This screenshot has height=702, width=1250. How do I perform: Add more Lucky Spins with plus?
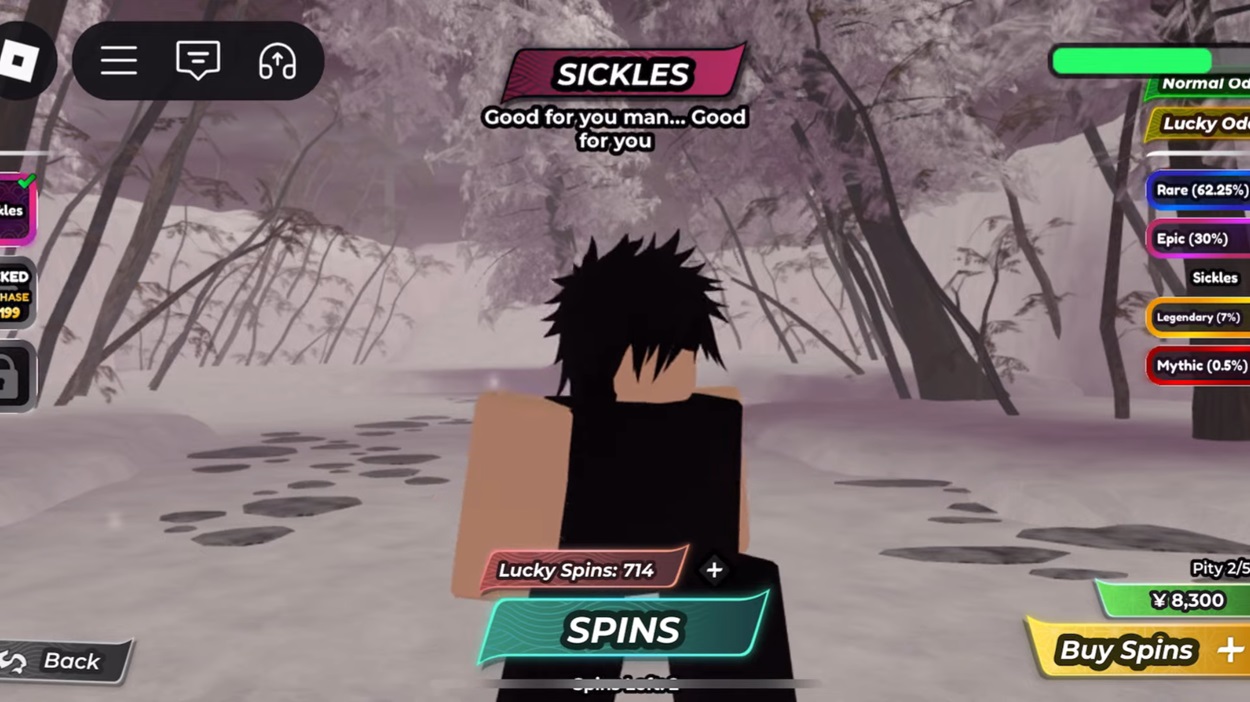click(714, 570)
